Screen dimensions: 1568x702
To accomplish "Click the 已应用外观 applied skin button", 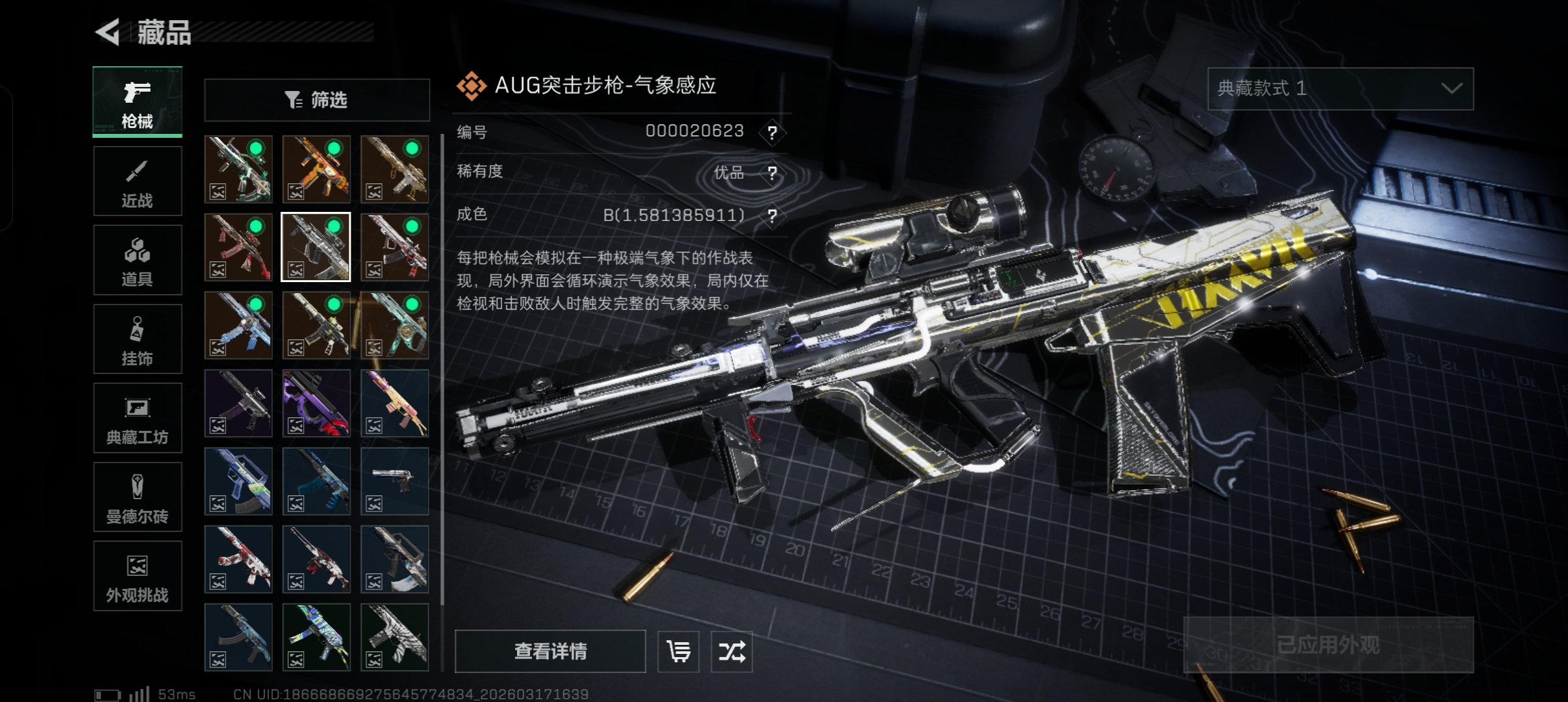I will pos(1328,644).
